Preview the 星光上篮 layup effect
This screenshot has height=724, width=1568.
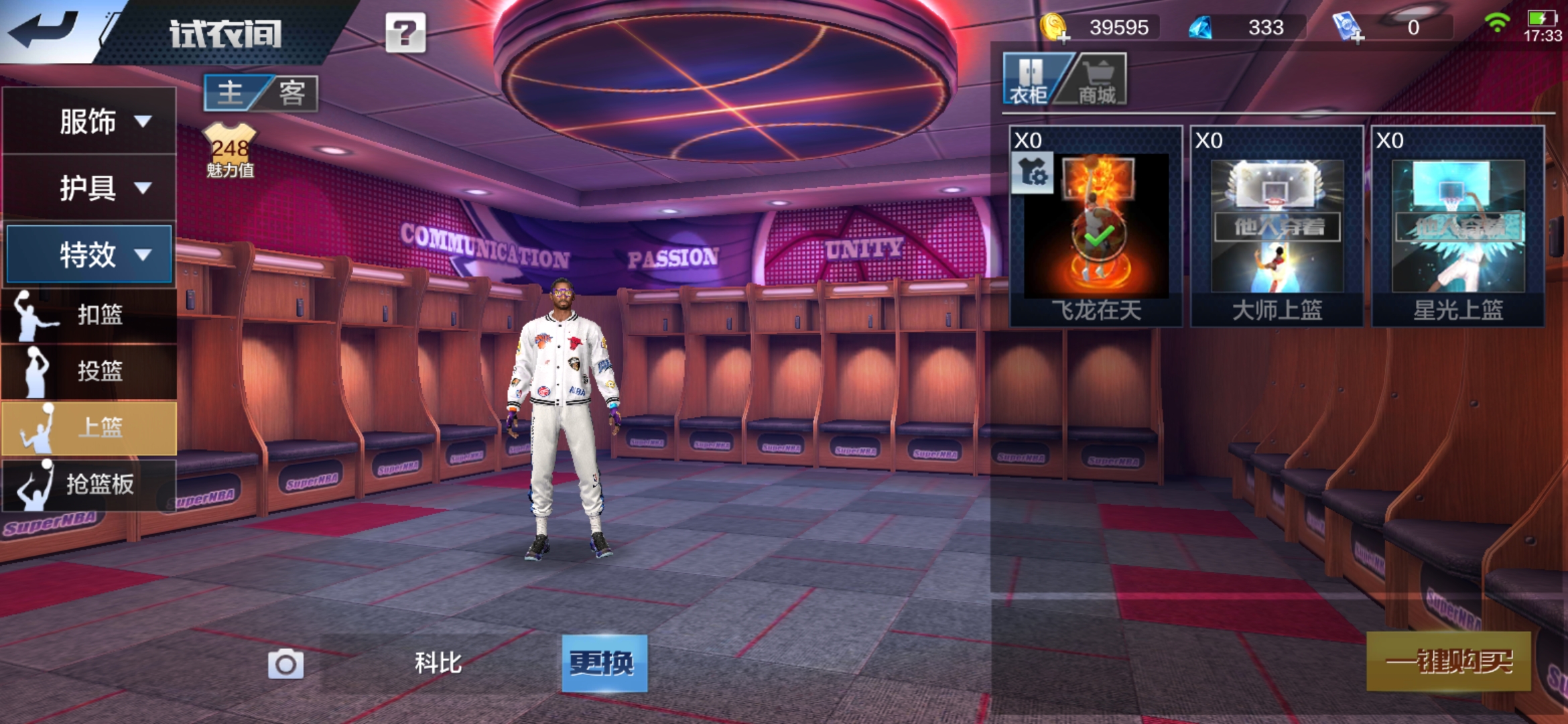tap(1458, 227)
